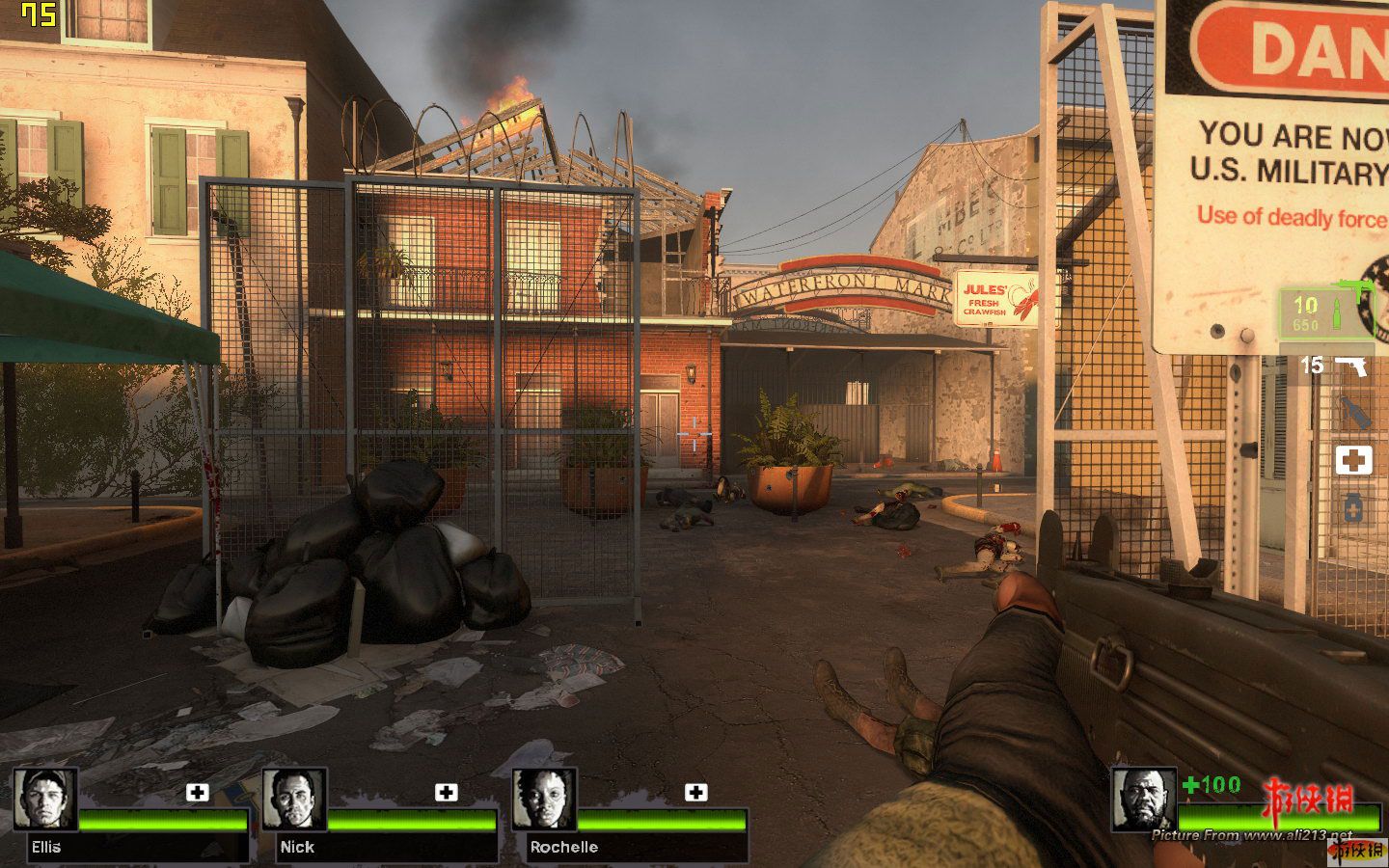Click Ellis's teammate portrait
The height and width of the screenshot is (868, 1389).
(45, 800)
